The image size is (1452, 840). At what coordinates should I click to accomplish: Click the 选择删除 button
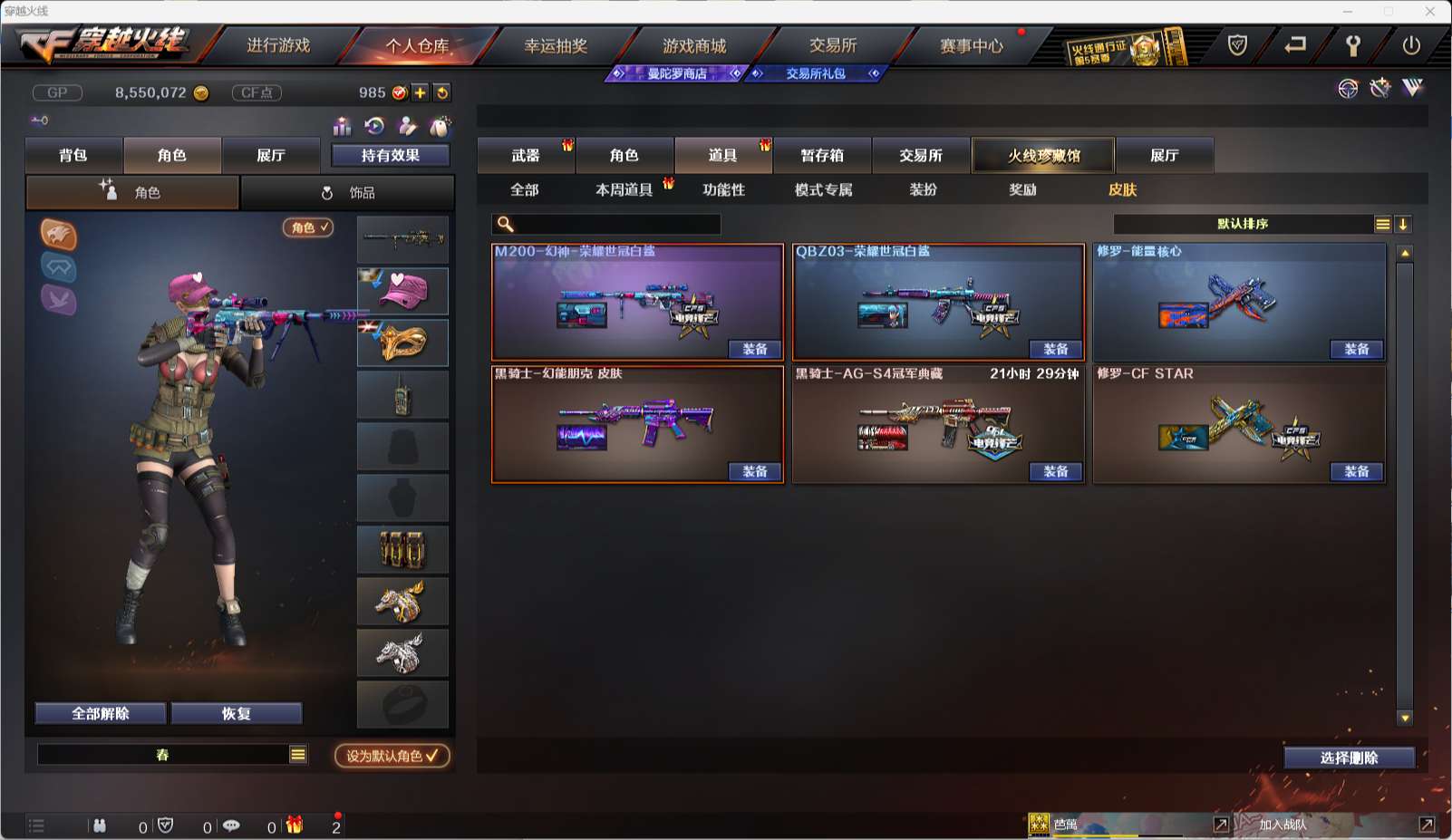pyautogui.click(x=1351, y=757)
